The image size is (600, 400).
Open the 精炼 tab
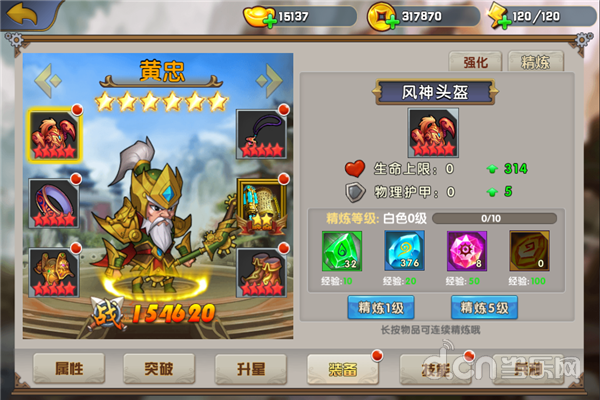pyautogui.click(x=535, y=61)
